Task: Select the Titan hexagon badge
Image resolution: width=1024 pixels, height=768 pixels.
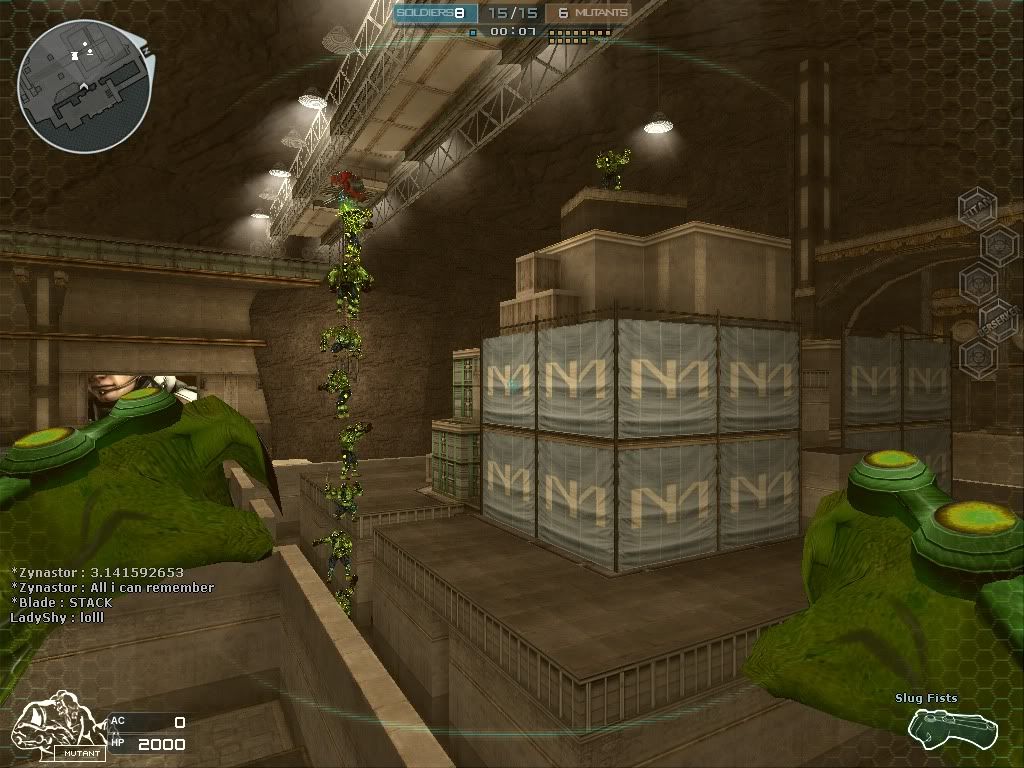Action: coord(976,208)
